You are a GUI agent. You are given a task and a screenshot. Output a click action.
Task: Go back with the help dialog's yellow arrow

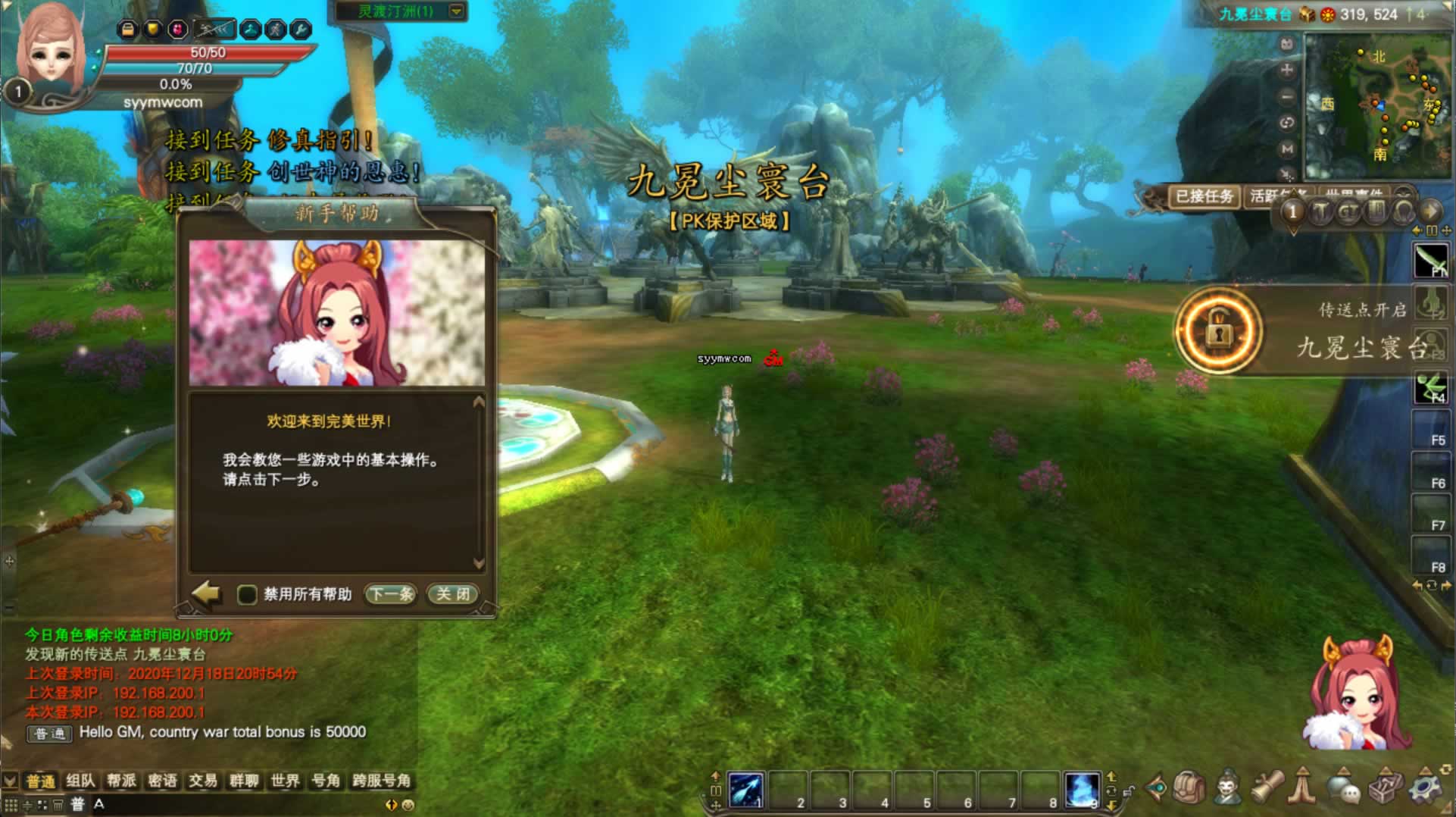click(206, 593)
